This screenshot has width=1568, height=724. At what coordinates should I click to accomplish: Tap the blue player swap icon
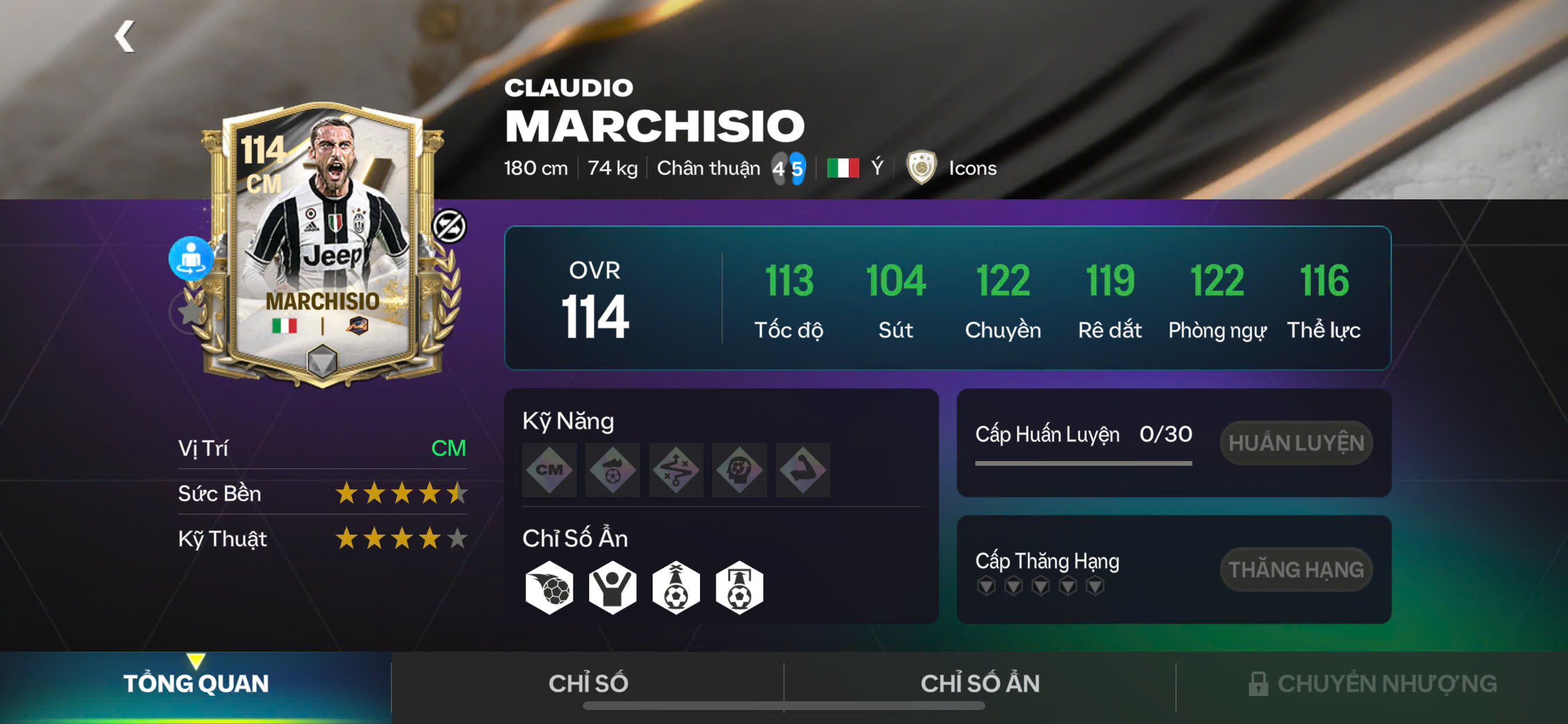point(191,258)
